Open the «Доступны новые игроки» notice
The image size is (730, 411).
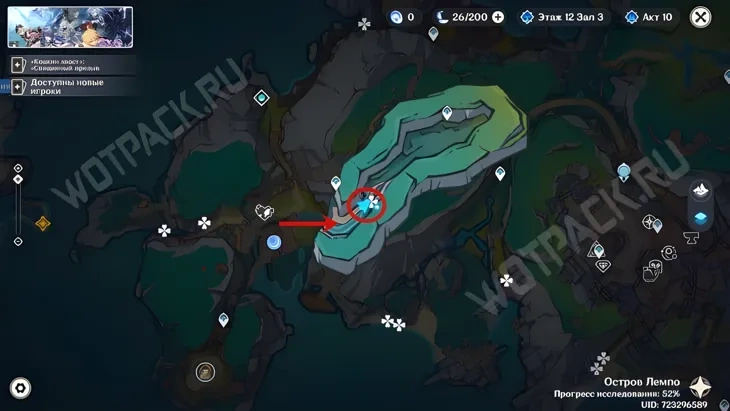72,87
